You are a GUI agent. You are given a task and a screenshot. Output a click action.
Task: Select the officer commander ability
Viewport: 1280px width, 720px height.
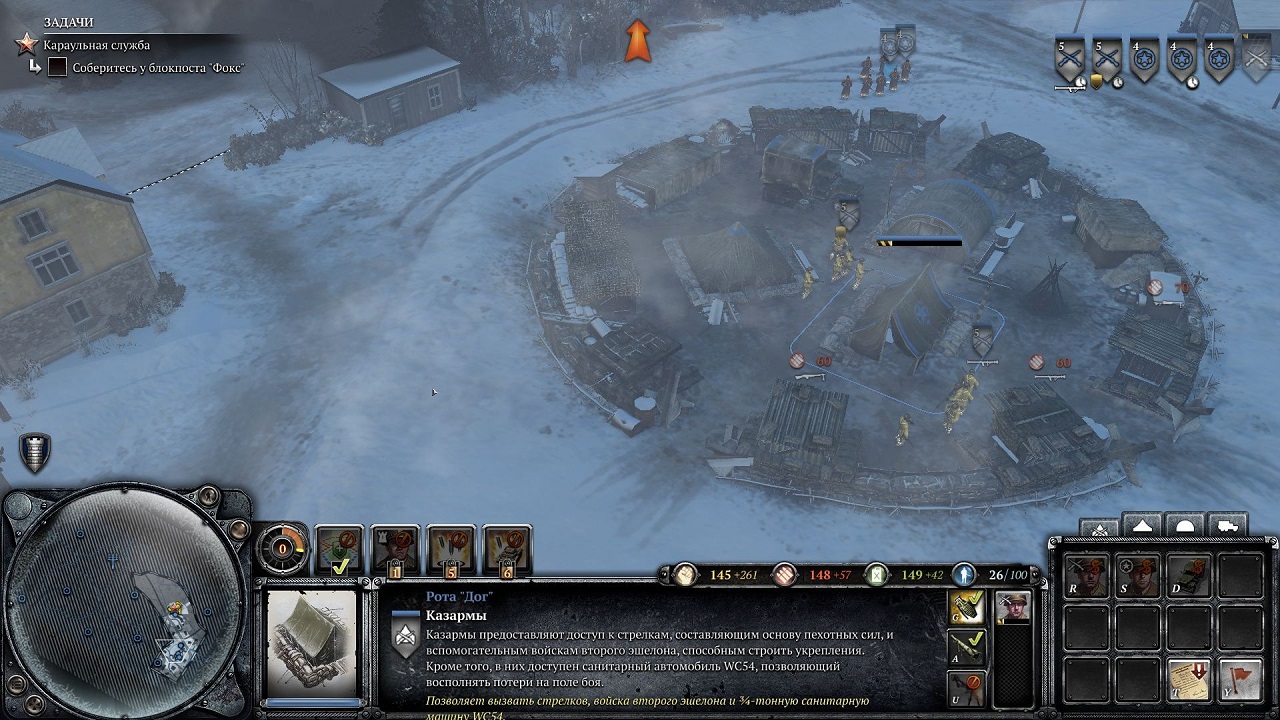click(396, 549)
